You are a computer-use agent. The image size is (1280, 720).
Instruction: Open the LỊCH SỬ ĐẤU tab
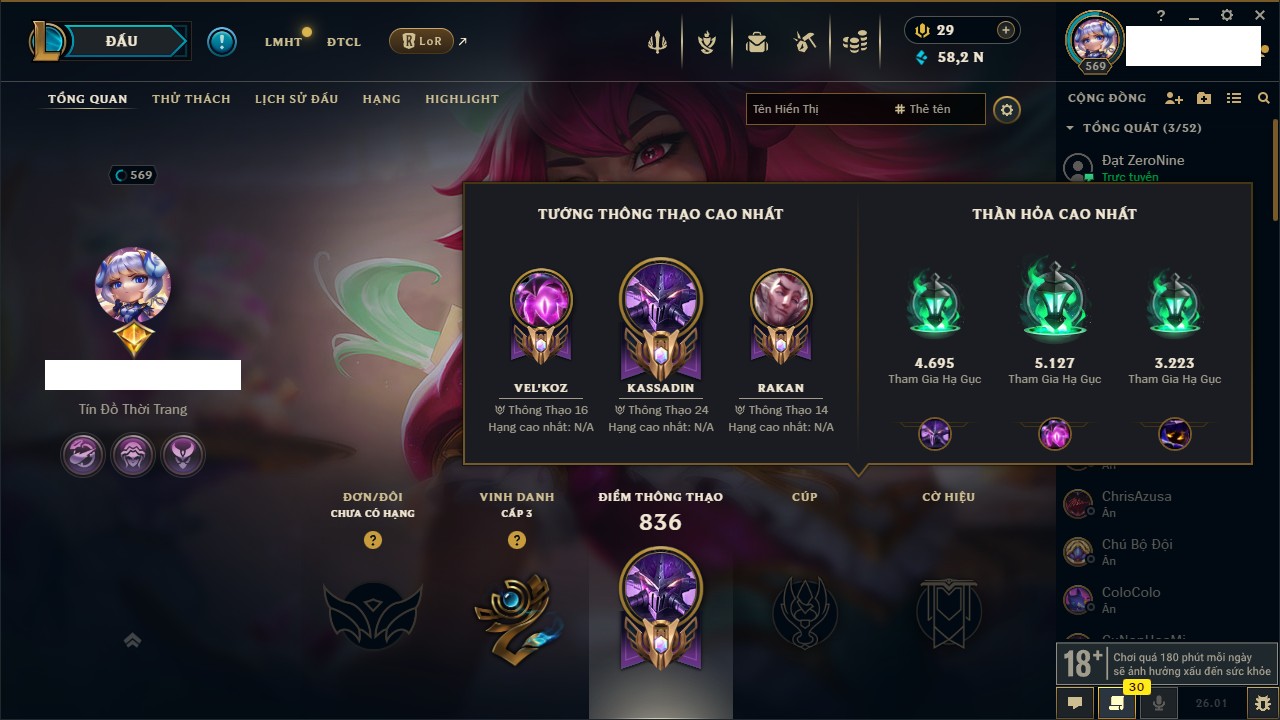tap(296, 99)
